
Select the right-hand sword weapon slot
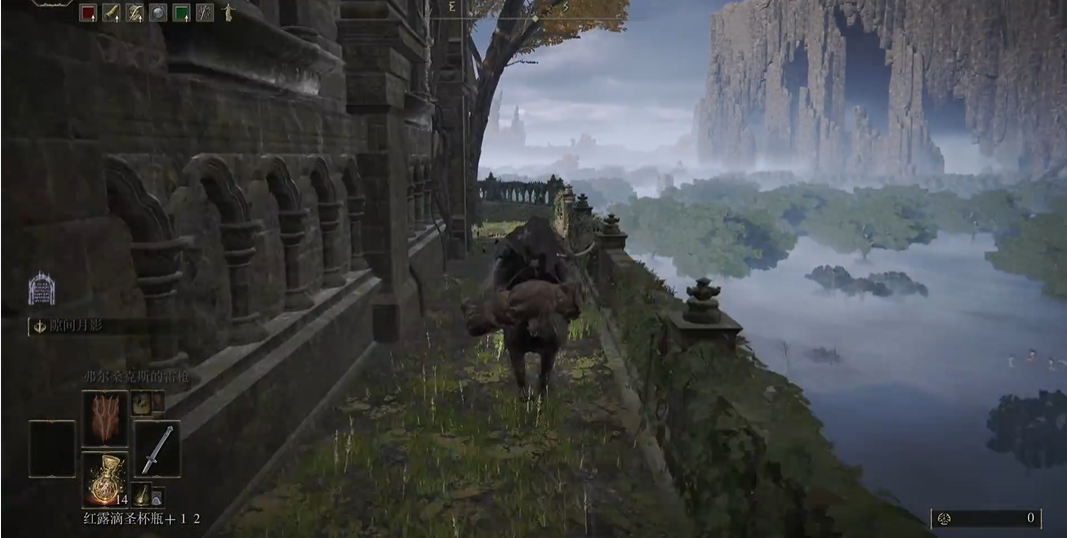pos(157,448)
